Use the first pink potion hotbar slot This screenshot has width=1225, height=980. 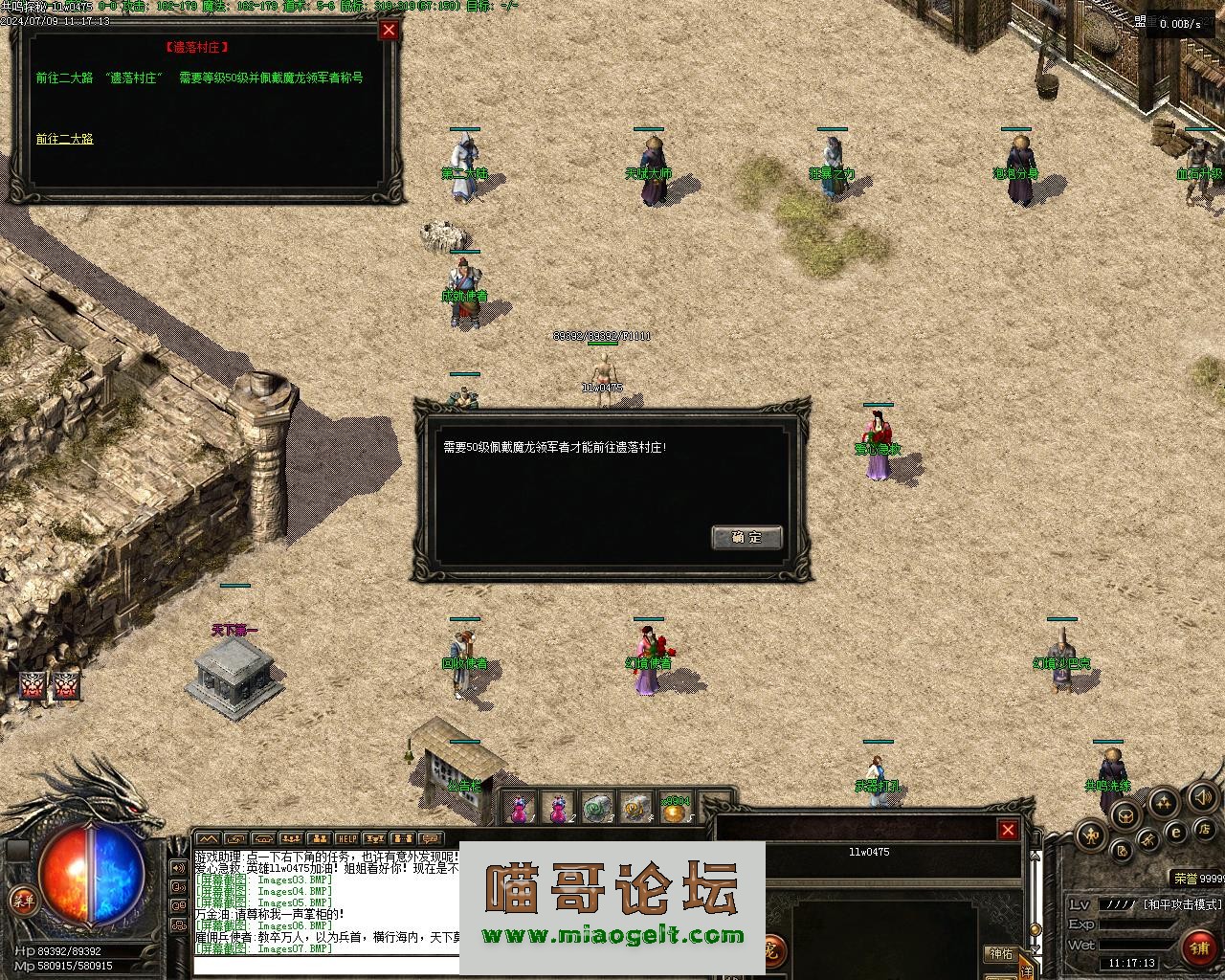coord(520,809)
